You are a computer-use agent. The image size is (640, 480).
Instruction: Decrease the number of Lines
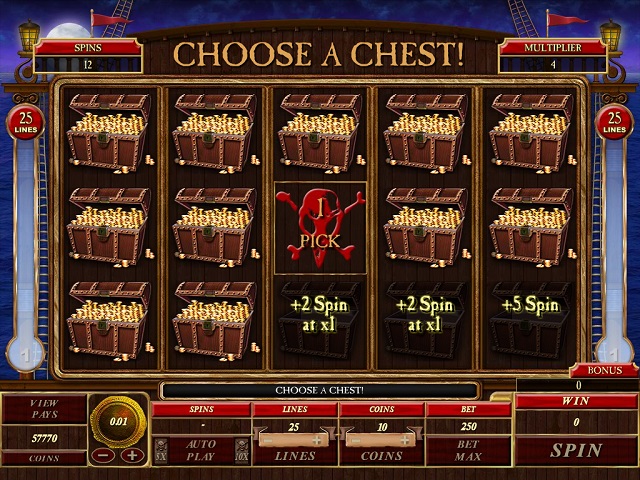[x=264, y=440]
